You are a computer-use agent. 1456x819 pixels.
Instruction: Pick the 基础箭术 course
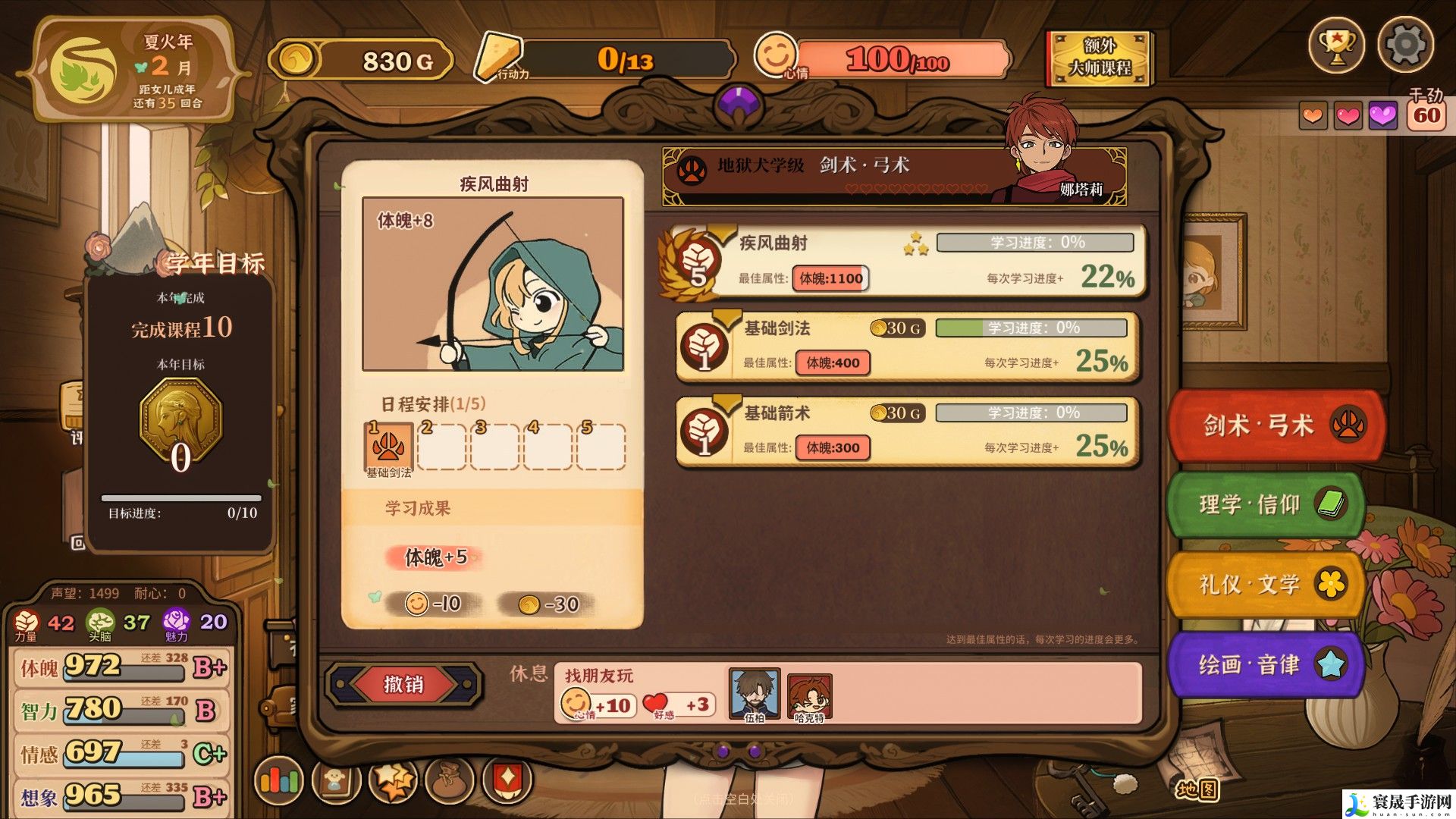[906, 431]
